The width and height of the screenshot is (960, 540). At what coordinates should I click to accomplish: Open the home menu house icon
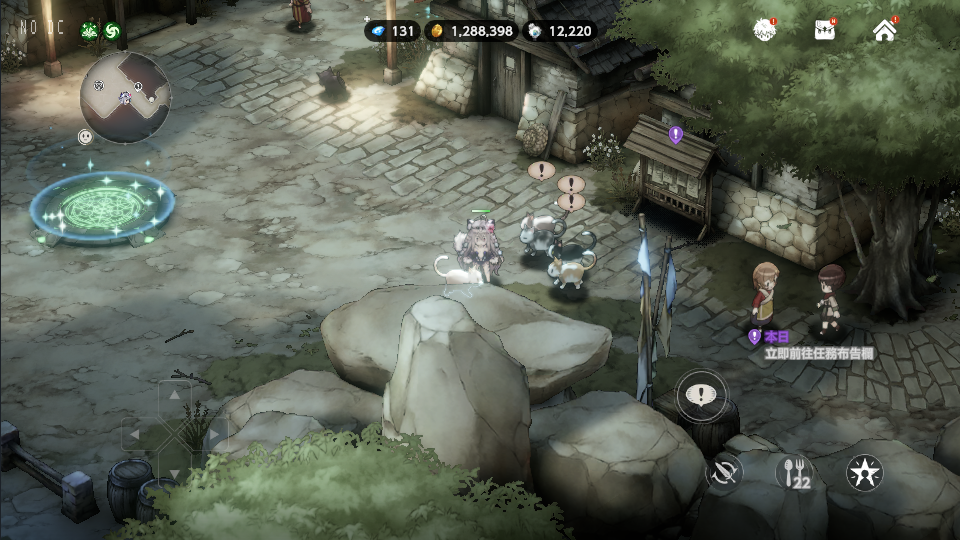point(884,30)
